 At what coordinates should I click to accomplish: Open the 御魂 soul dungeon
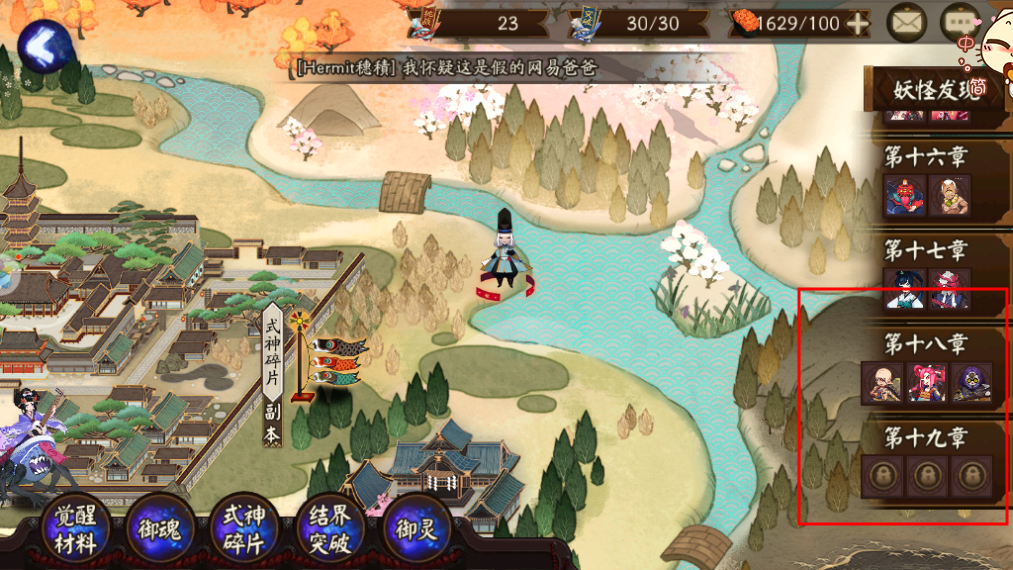[x=161, y=530]
